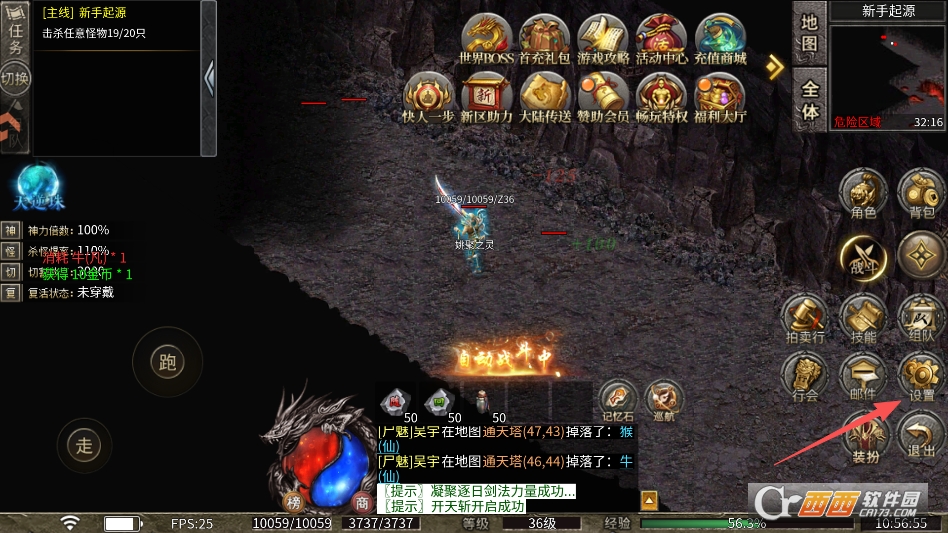Open the 拍卖行 auction house
Viewport: 948px width, 533px height.
tap(805, 319)
